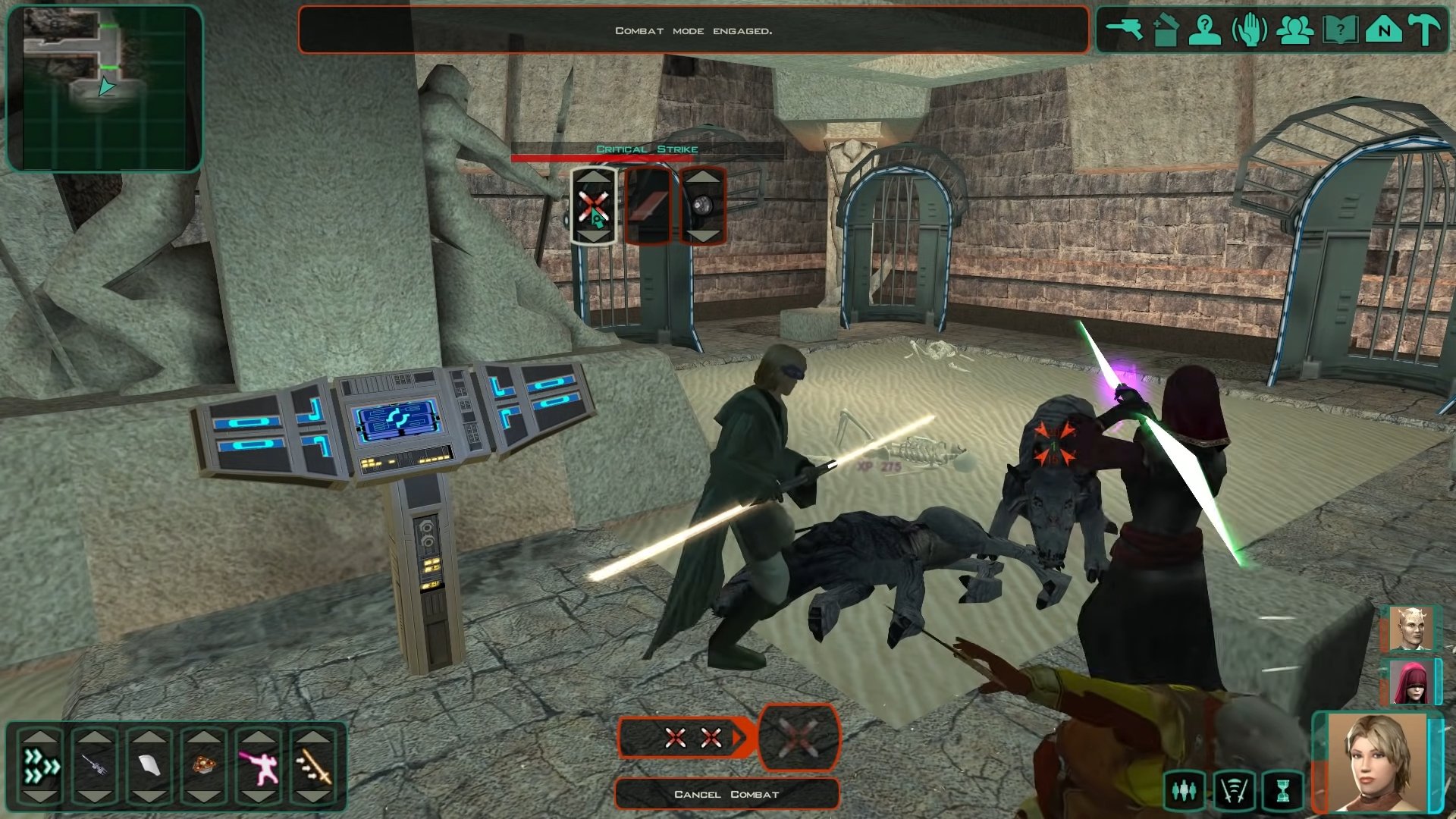Open the journal book icon
Screen dimensions: 1456x819
point(1339,31)
